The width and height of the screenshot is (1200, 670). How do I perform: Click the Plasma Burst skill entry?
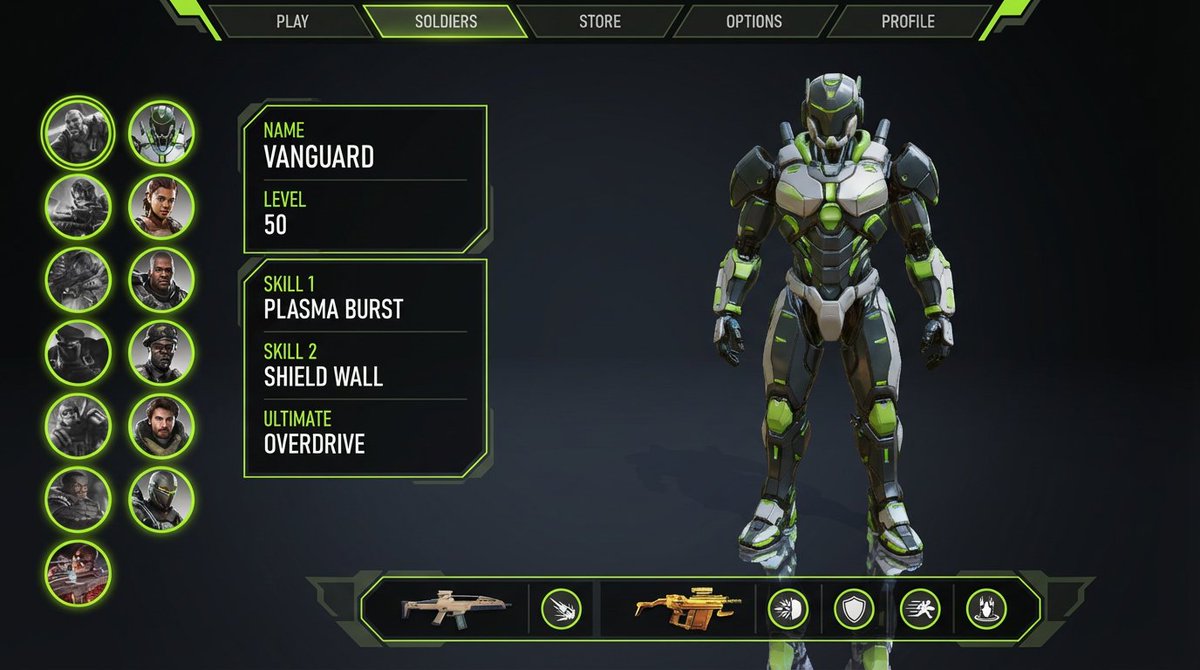(x=365, y=299)
